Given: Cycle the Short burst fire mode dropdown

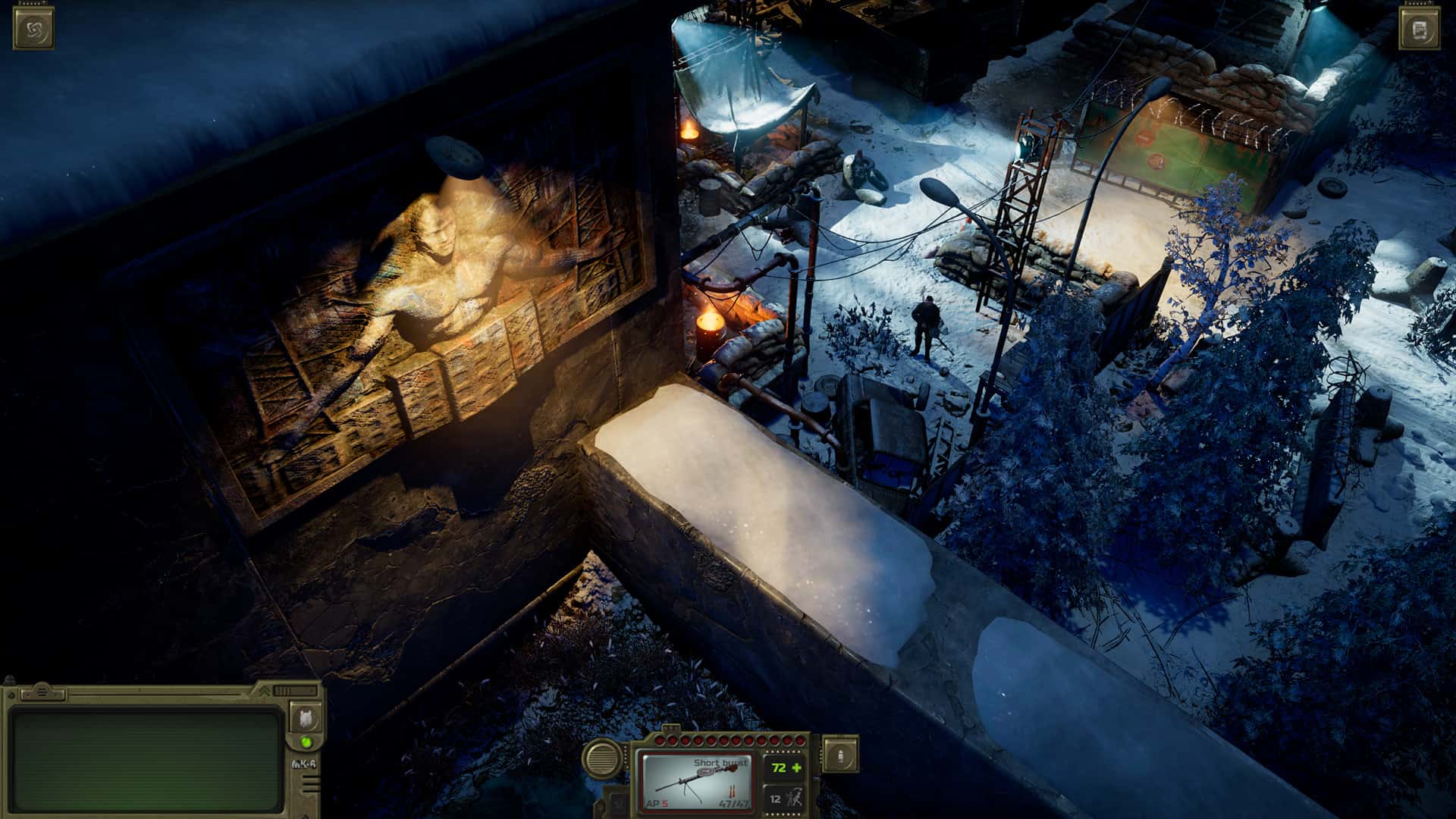Looking at the screenshot, I should tap(720, 764).
